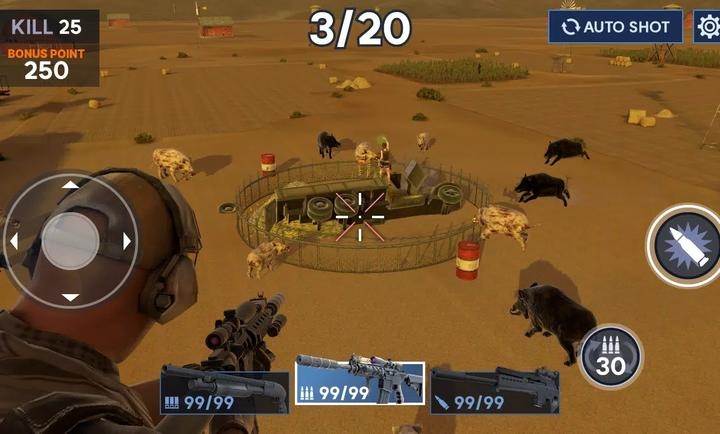Tap the joystick's down arrow
Image resolution: width=720 pixels, height=434 pixels.
[x=70, y=296]
